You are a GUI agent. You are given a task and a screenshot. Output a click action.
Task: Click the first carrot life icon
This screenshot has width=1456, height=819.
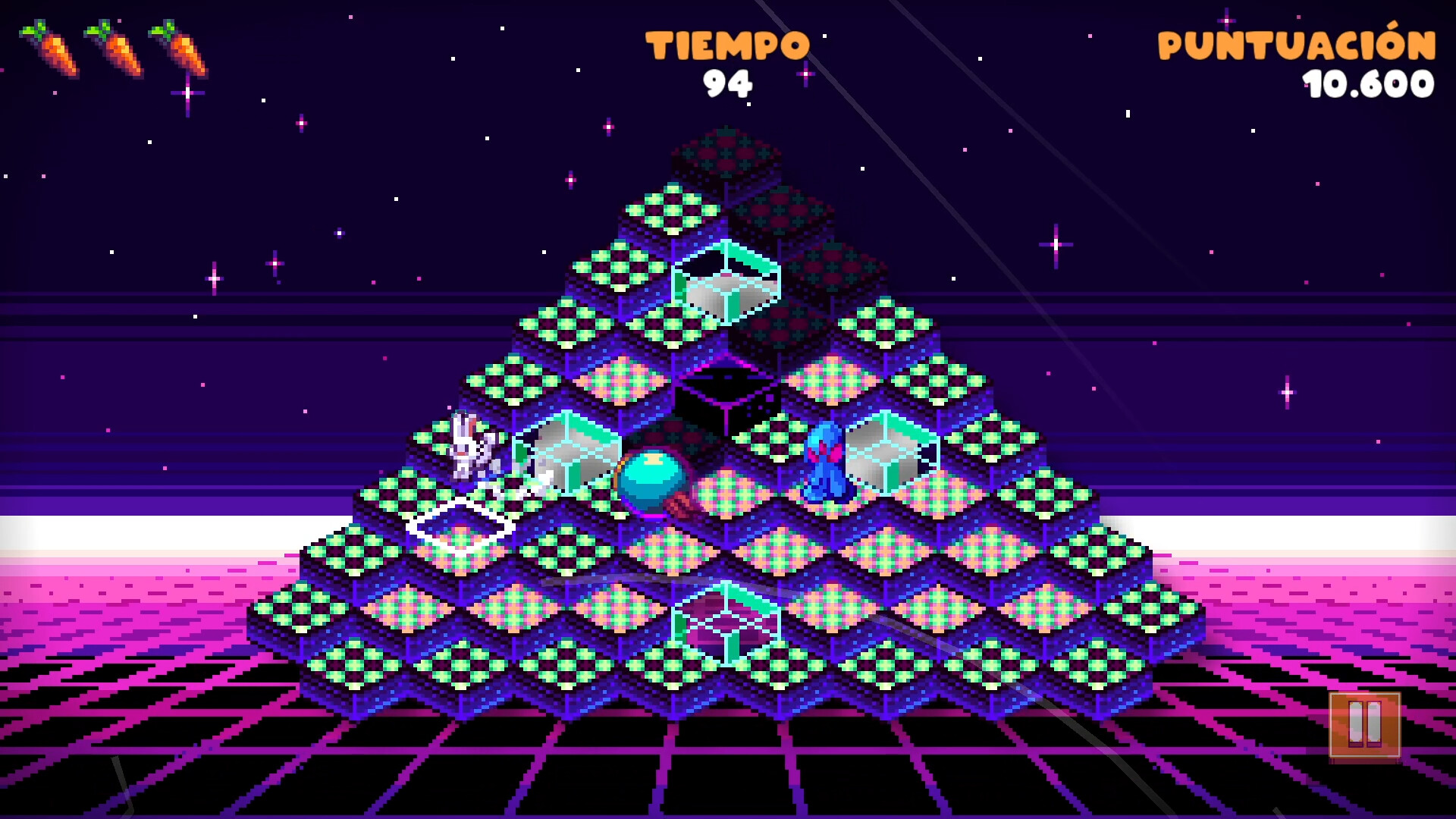pos(49,49)
